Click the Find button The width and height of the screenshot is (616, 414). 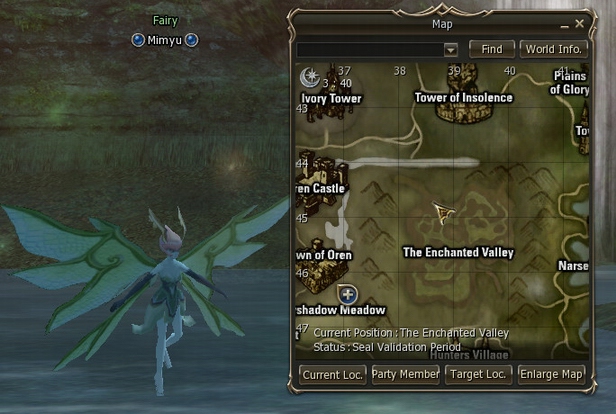pyautogui.click(x=492, y=48)
